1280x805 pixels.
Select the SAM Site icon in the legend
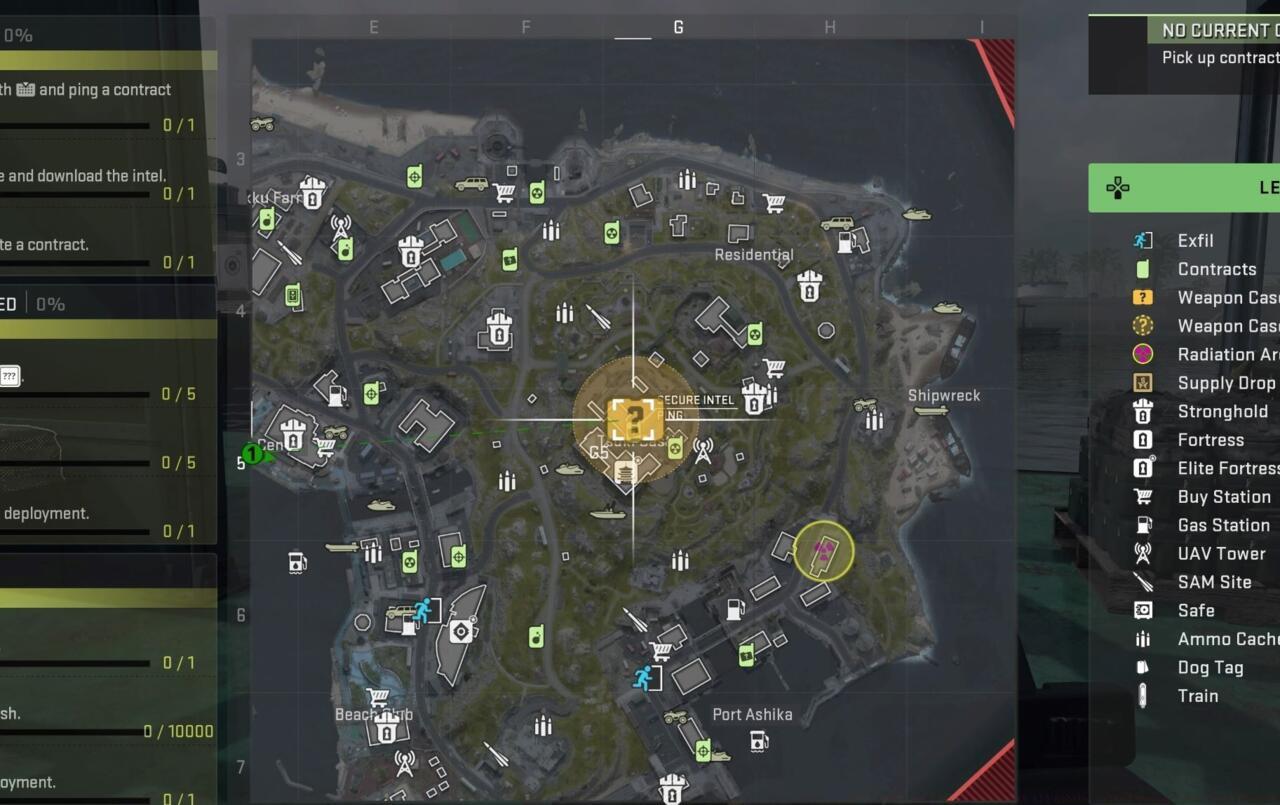pos(1141,582)
